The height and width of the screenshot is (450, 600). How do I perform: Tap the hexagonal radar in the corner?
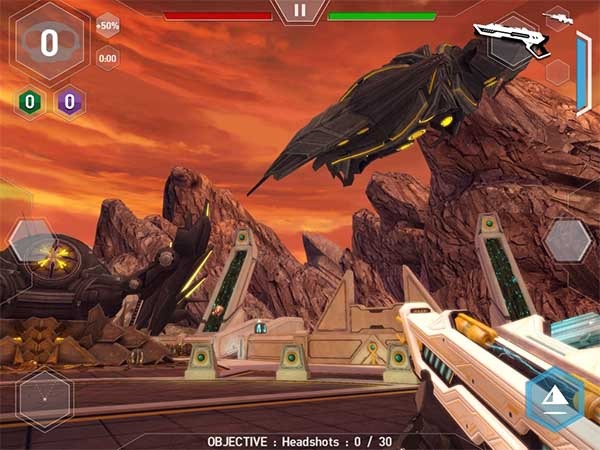coord(44,399)
